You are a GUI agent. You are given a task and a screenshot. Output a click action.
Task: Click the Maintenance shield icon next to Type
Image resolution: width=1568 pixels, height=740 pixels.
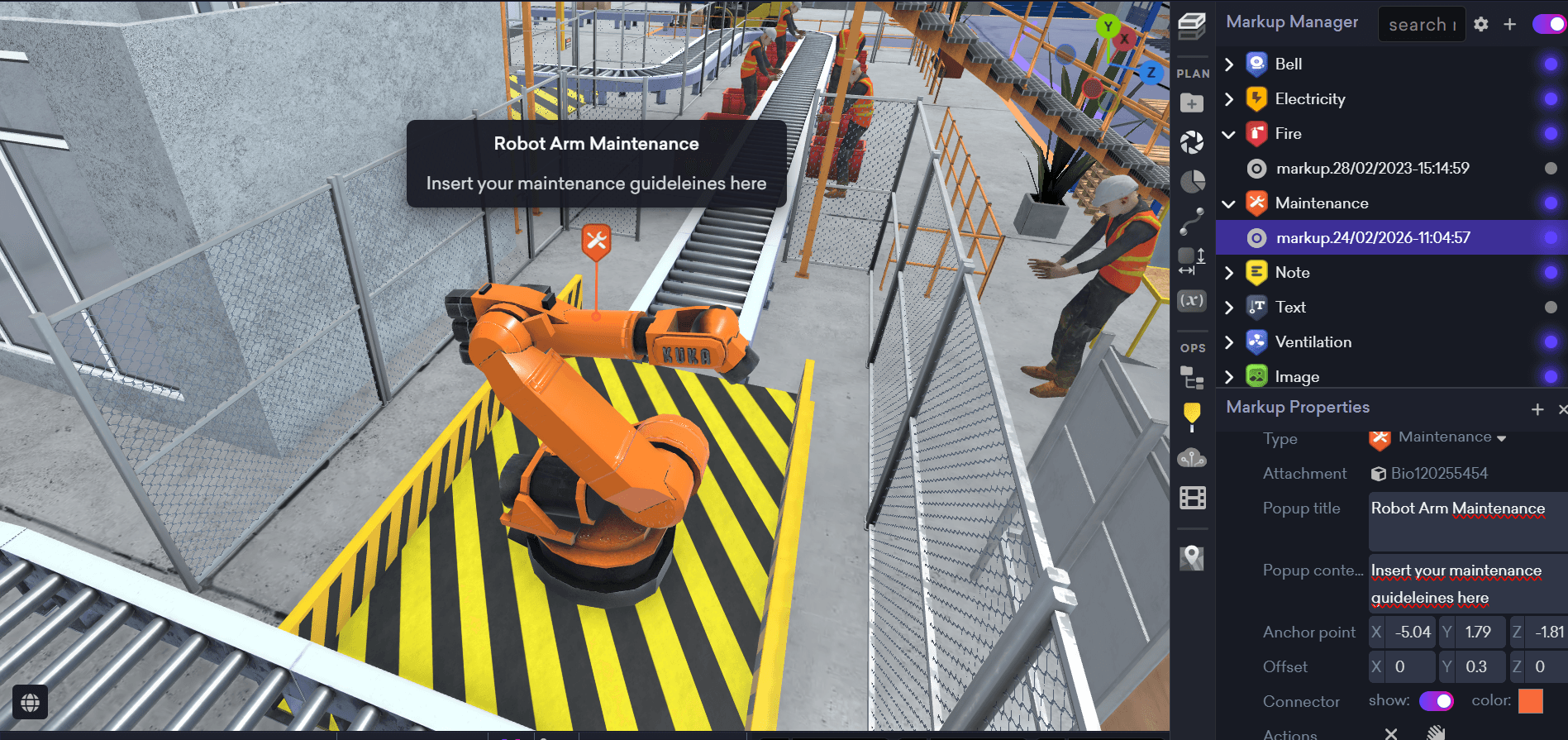pyautogui.click(x=1380, y=438)
